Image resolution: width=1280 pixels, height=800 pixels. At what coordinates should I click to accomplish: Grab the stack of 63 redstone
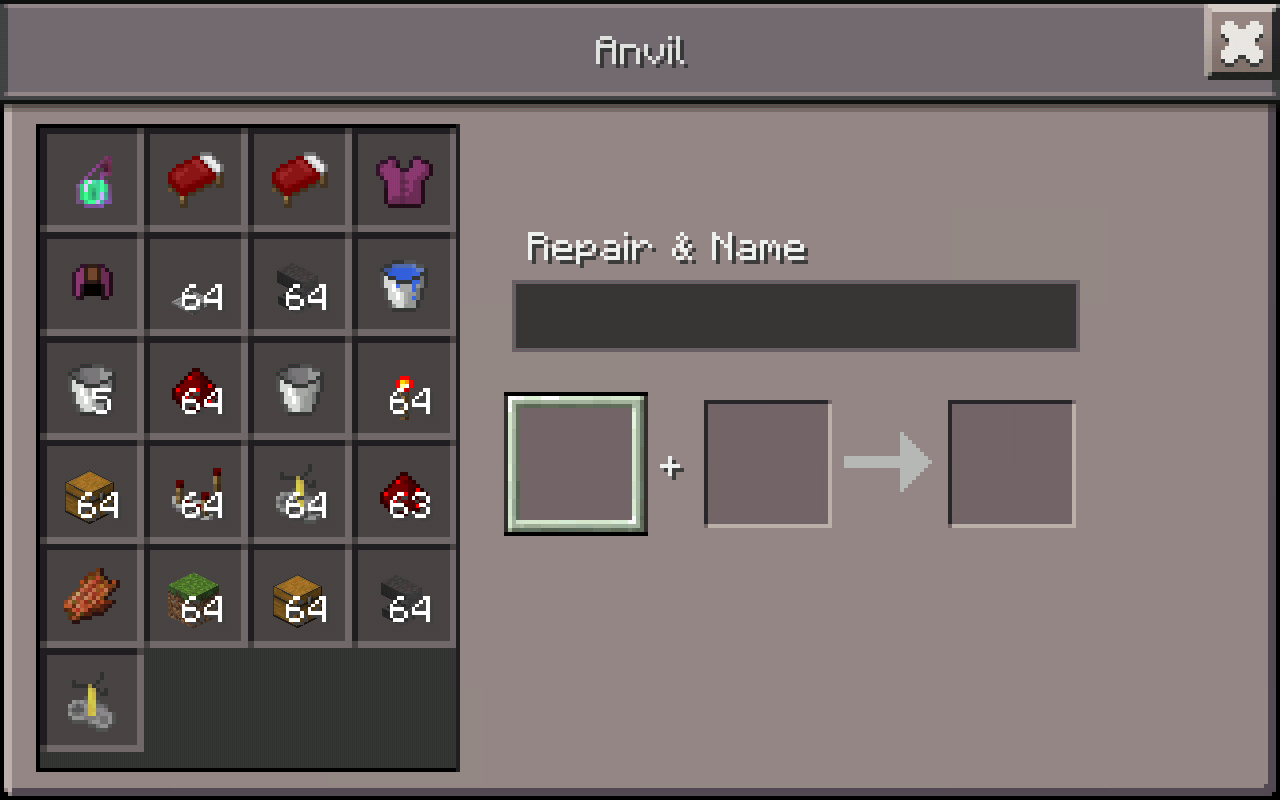click(403, 493)
